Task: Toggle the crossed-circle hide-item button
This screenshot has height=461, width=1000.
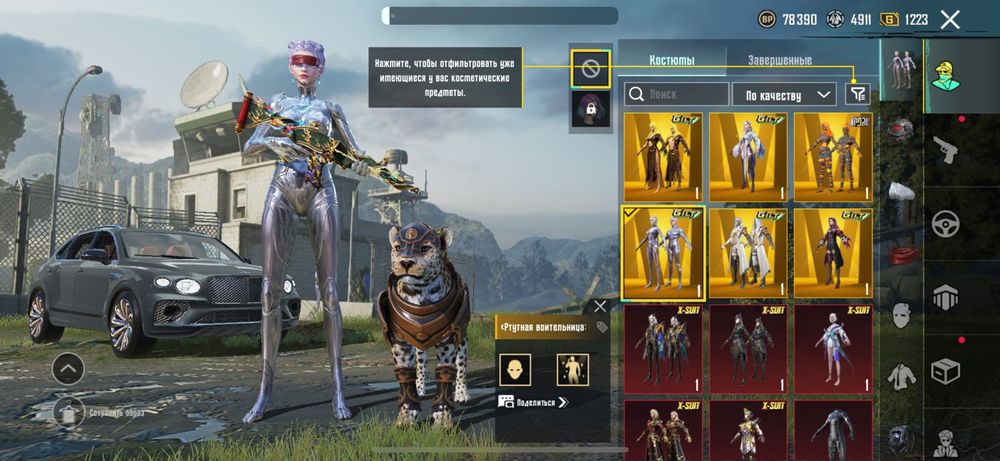Action: 590,68
